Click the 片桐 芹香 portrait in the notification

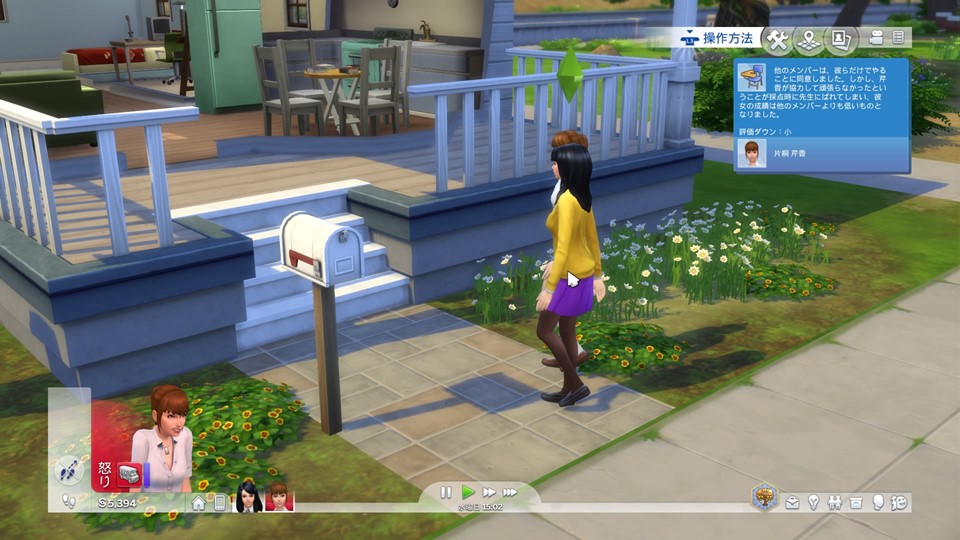[x=749, y=153]
